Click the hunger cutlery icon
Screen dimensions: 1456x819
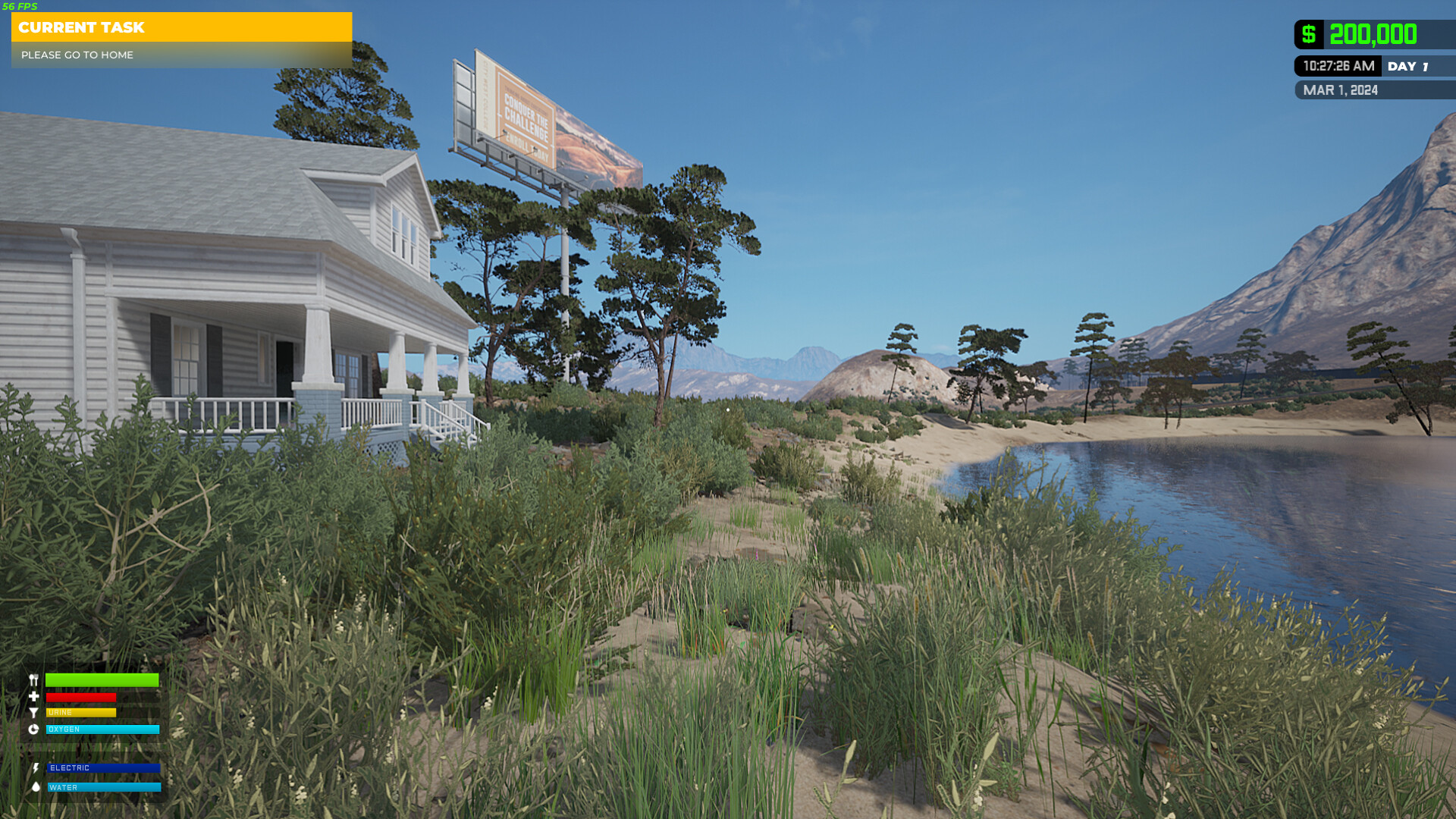[x=33, y=679]
